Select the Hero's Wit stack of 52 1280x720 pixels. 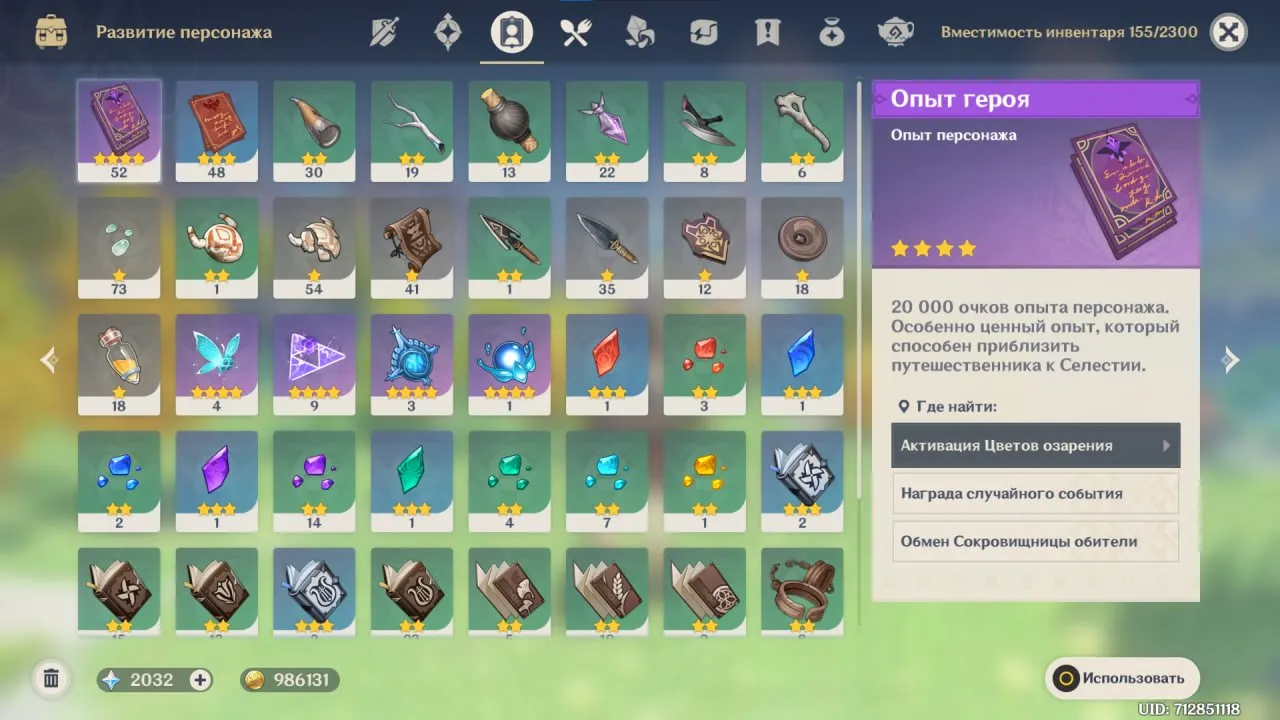(119, 130)
